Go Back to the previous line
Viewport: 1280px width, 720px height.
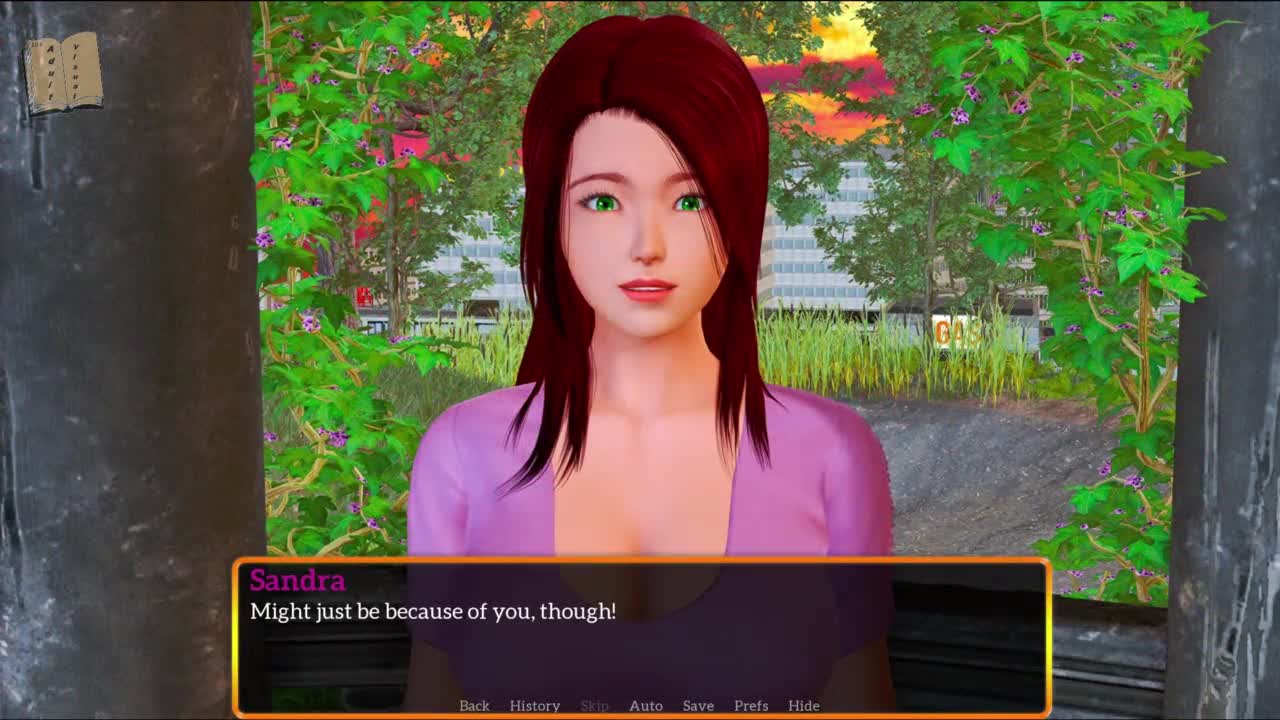[474, 705]
